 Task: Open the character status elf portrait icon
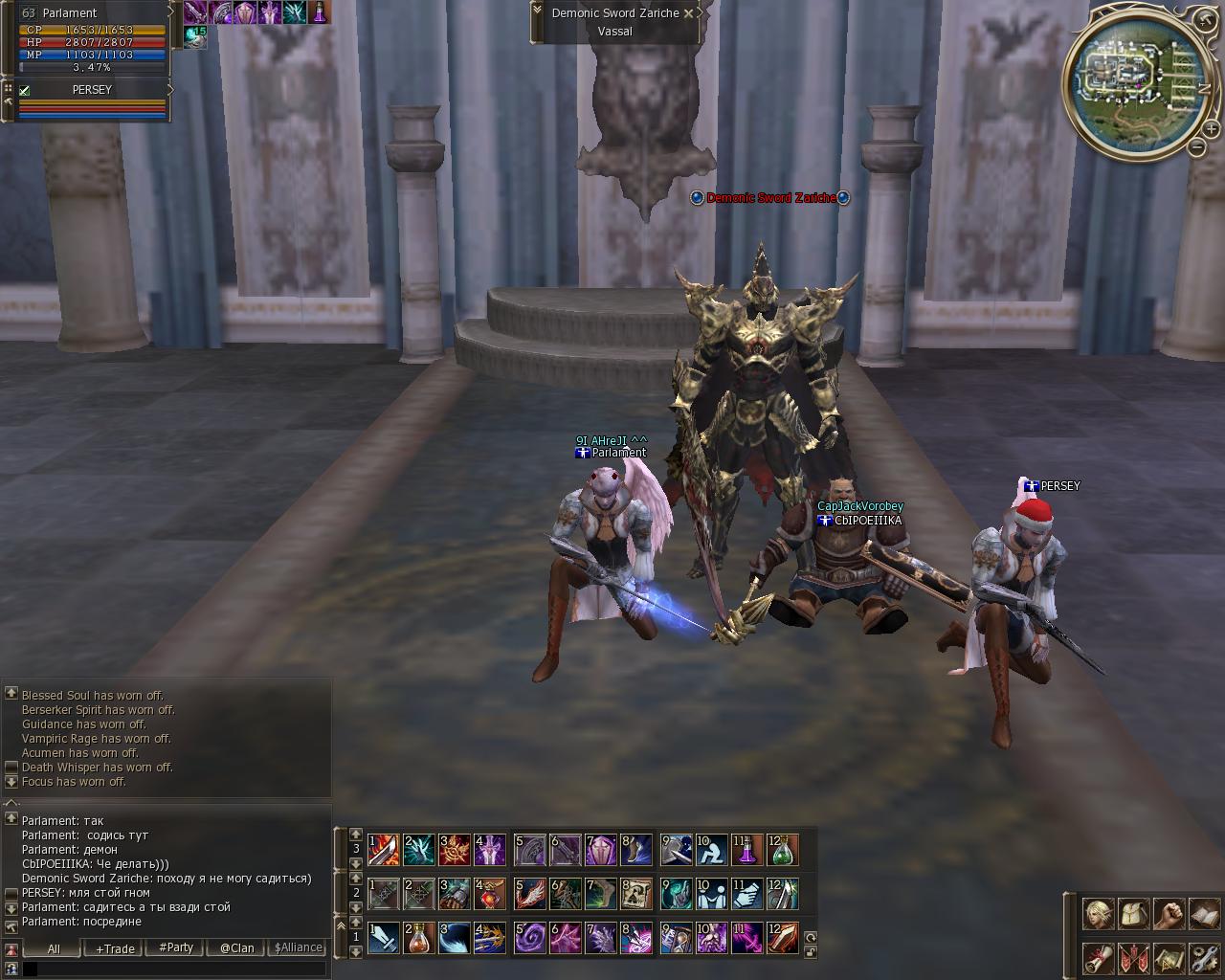[1097, 914]
